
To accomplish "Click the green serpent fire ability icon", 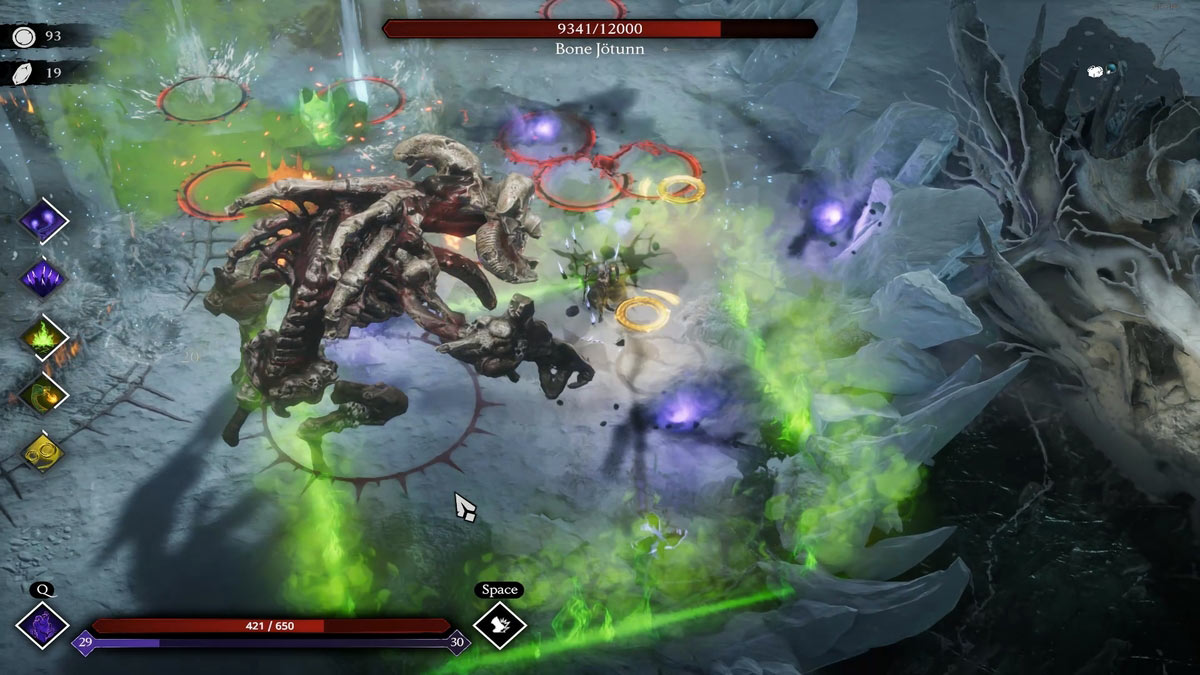I will pyautogui.click(x=44, y=393).
